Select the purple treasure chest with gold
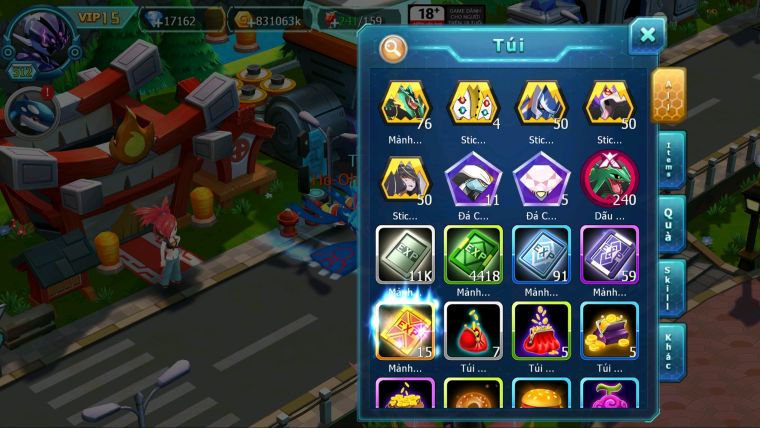The height and width of the screenshot is (428, 760). pos(609,330)
